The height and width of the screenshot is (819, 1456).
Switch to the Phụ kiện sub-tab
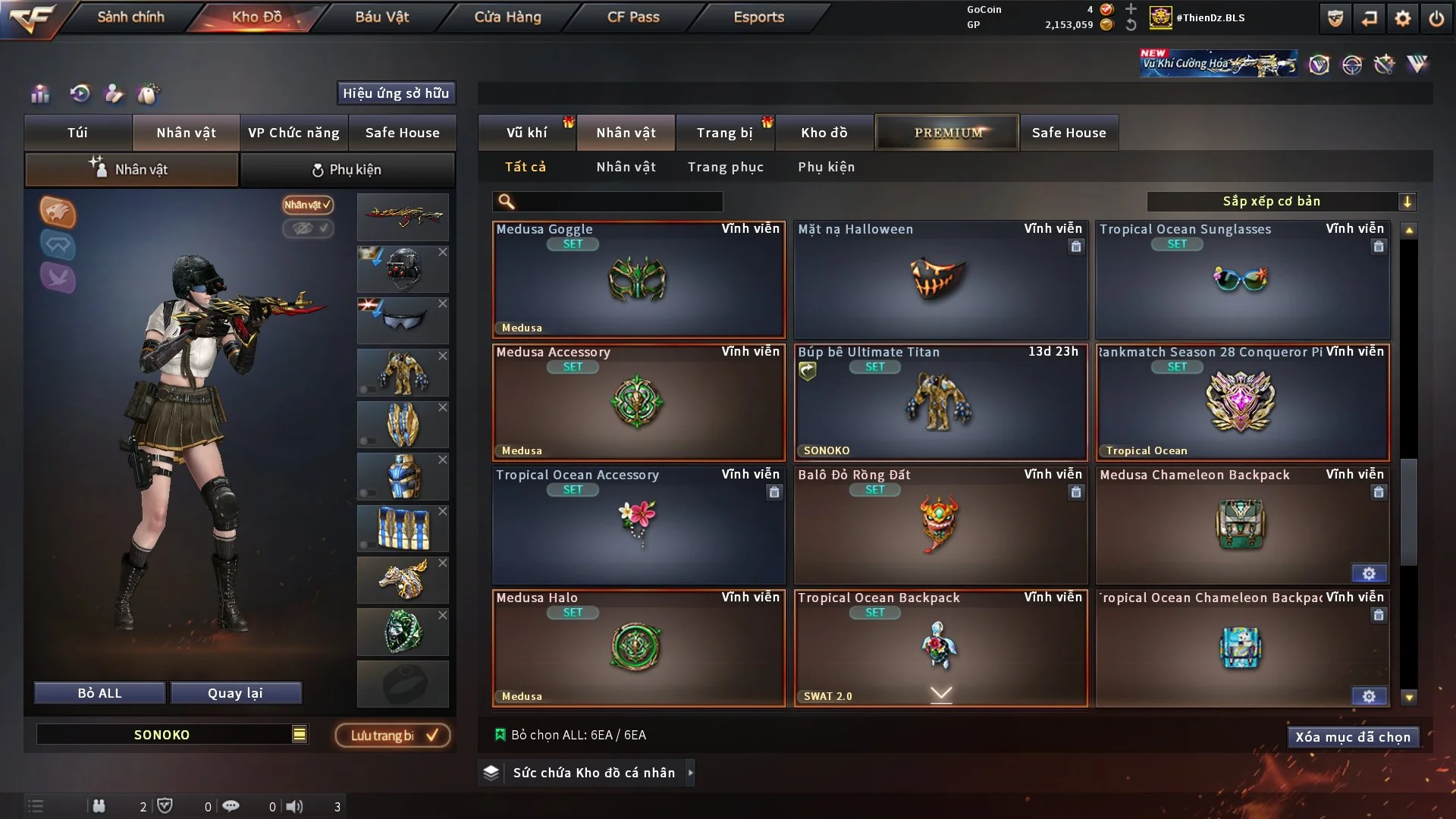pos(347,170)
